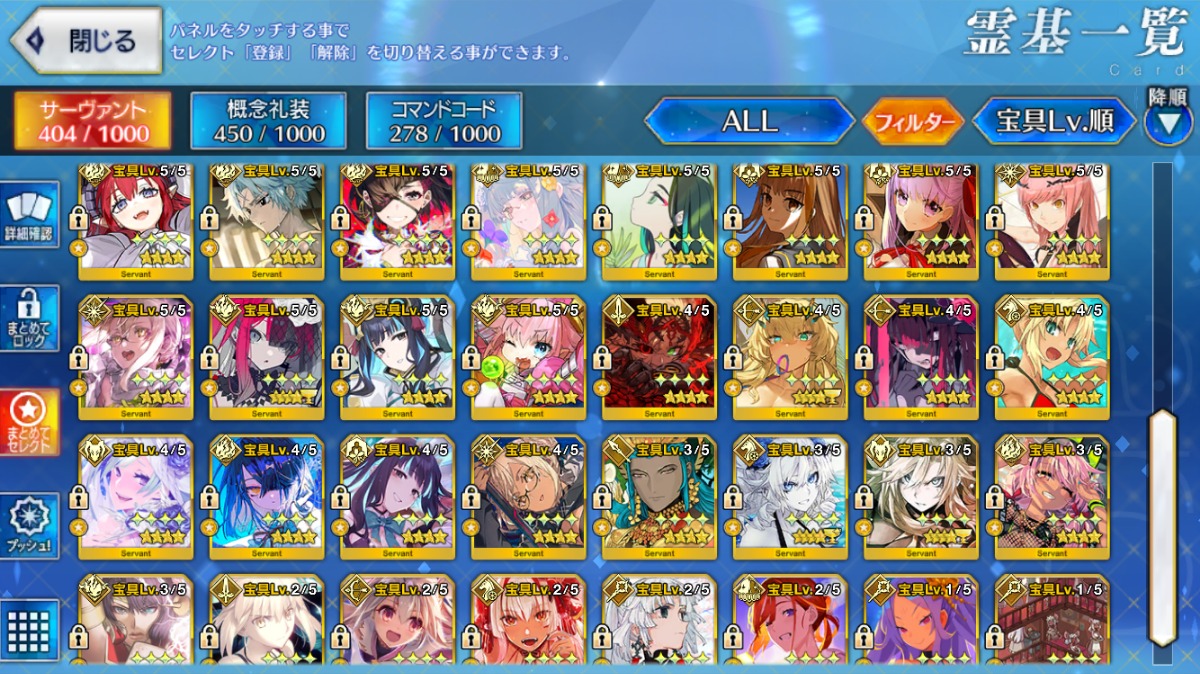Open the 概念礼装 tab
The image size is (1200, 674).
[x=268, y=121]
